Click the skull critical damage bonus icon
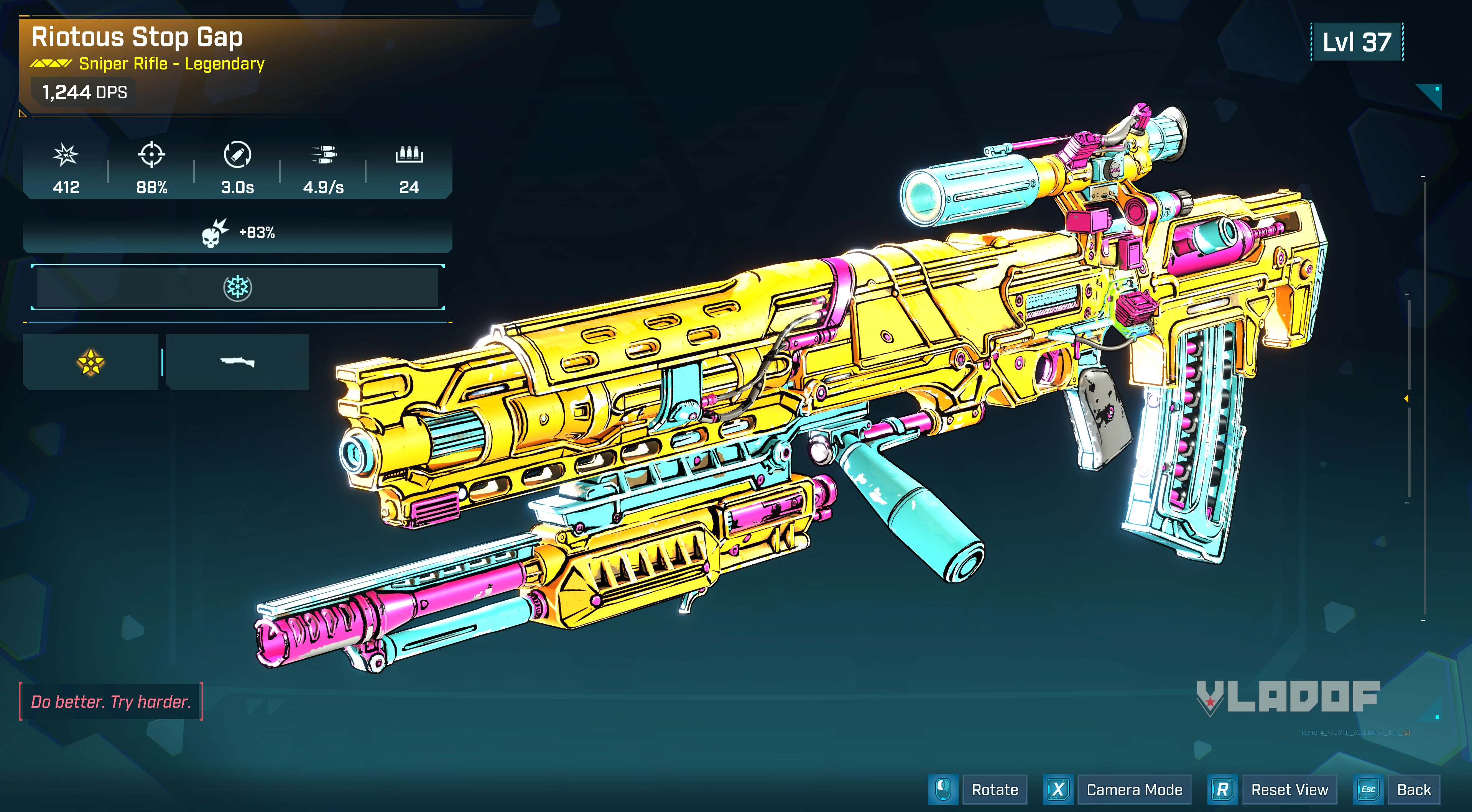Viewport: 1472px width, 812px height. (x=214, y=233)
